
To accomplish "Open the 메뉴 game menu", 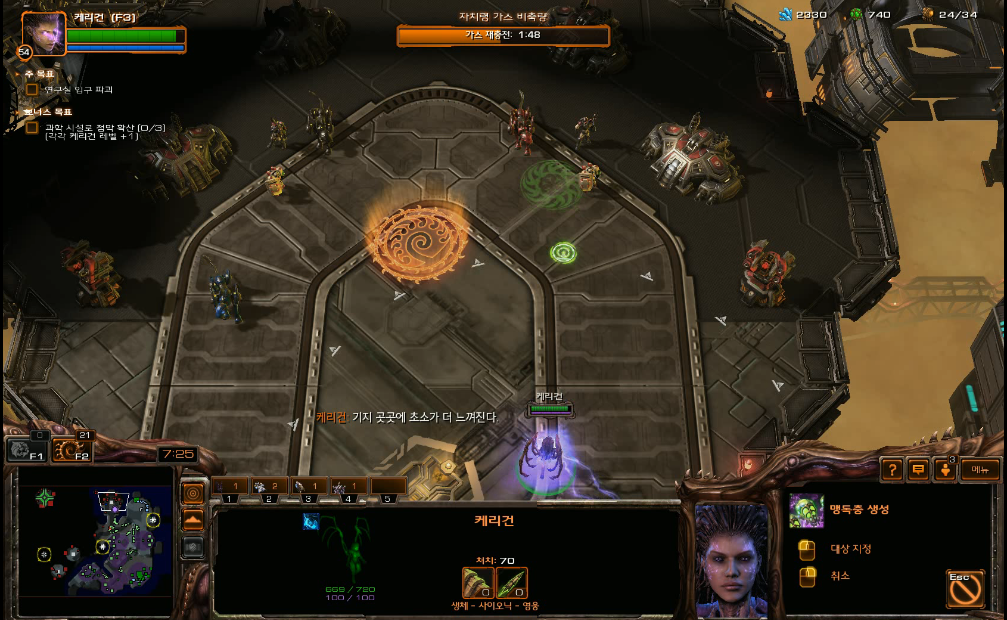I will [980, 470].
